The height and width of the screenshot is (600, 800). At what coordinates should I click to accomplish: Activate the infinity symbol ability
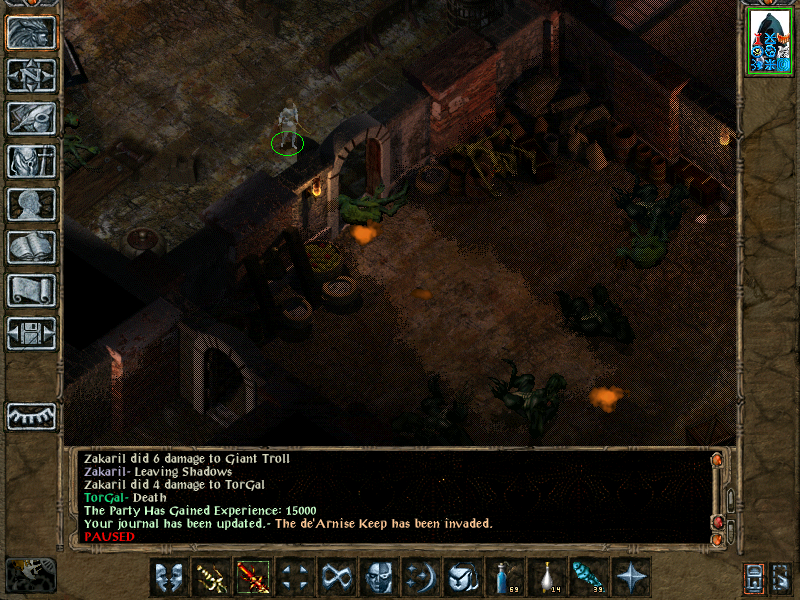pos(337,577)
